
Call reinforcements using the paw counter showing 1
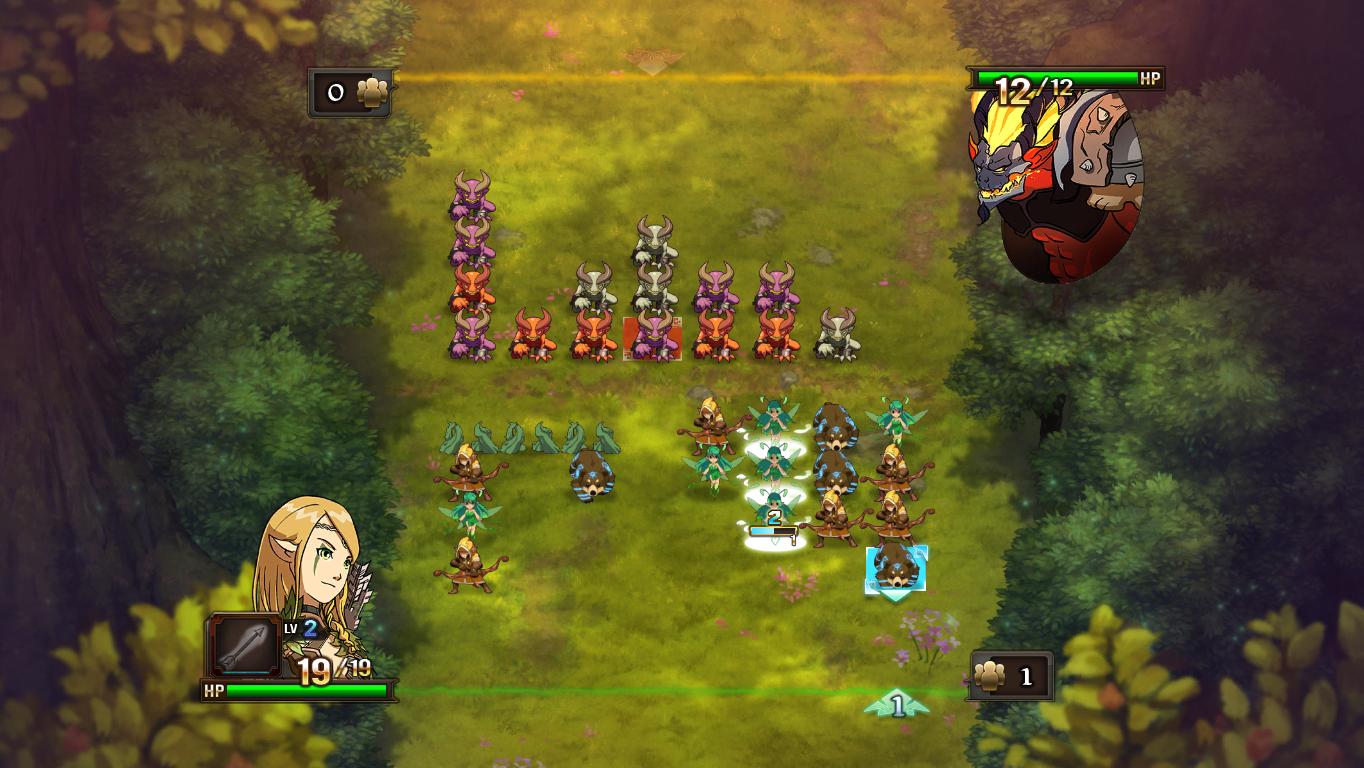tap(1009, 677)
